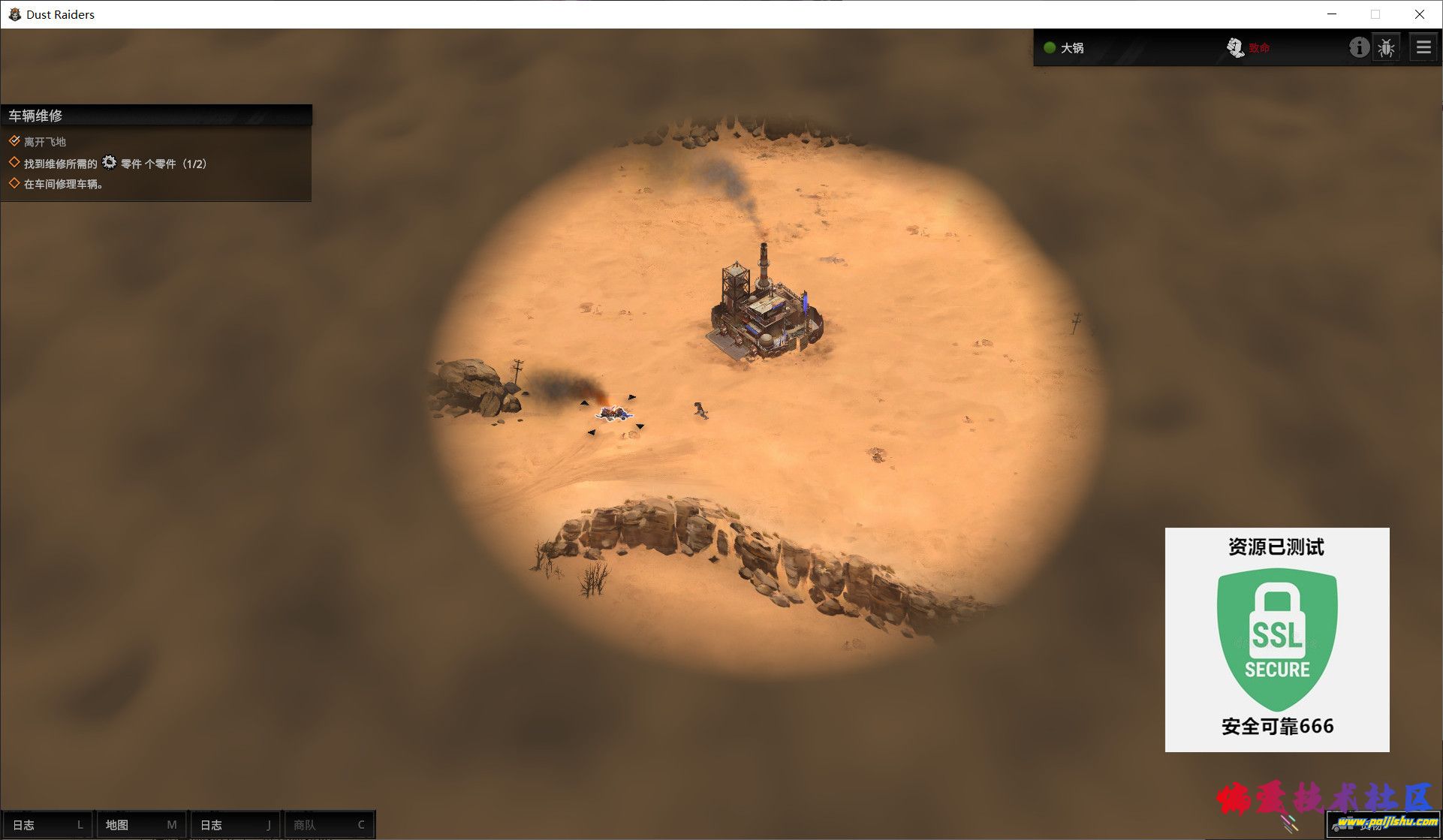This screenshot has width=1443, height=840.
Task: Click the fist icon beside 致命
Action: (1235, 48)
